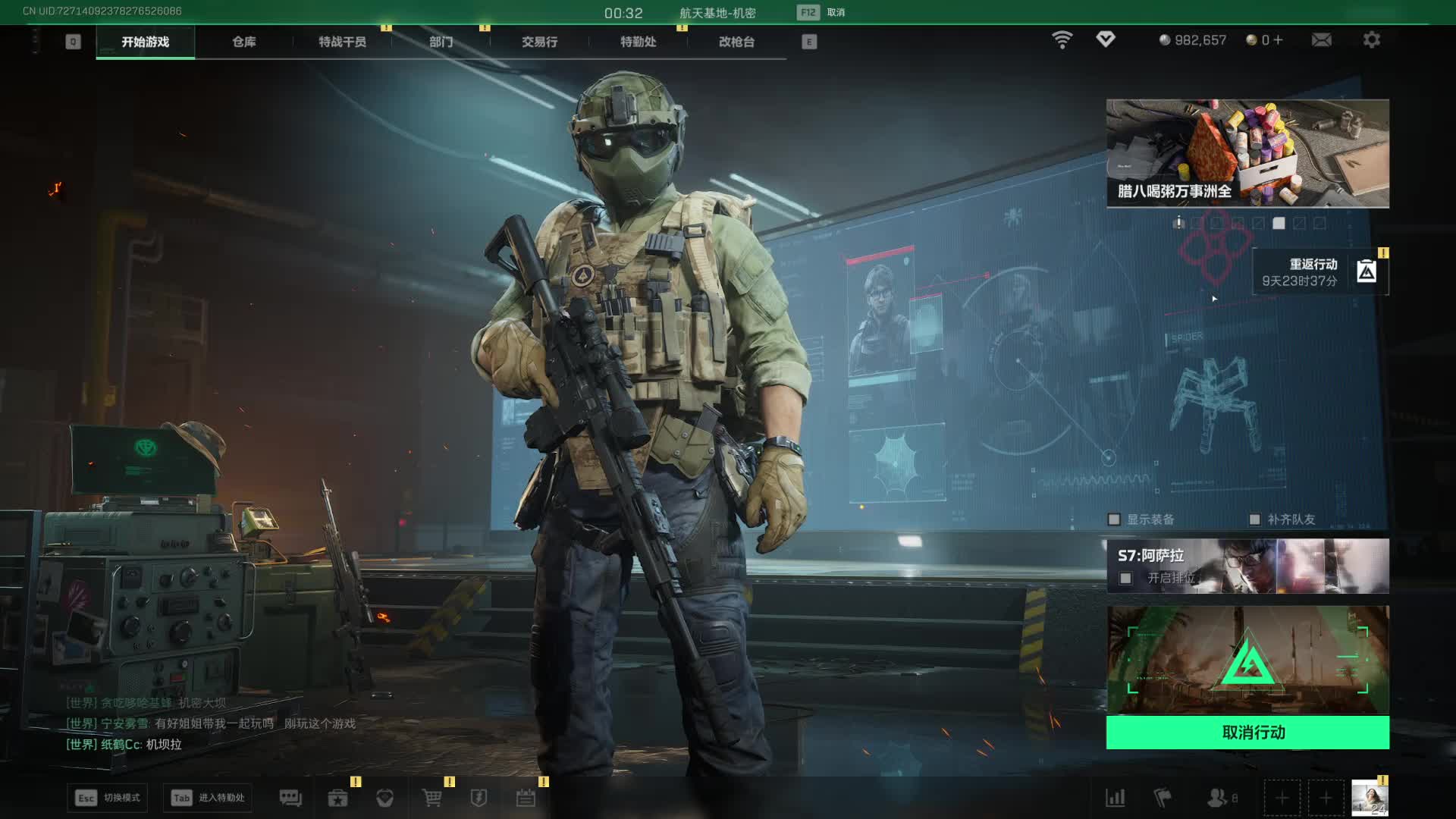Switch to the 改枪台 tab

pos(736,42)
